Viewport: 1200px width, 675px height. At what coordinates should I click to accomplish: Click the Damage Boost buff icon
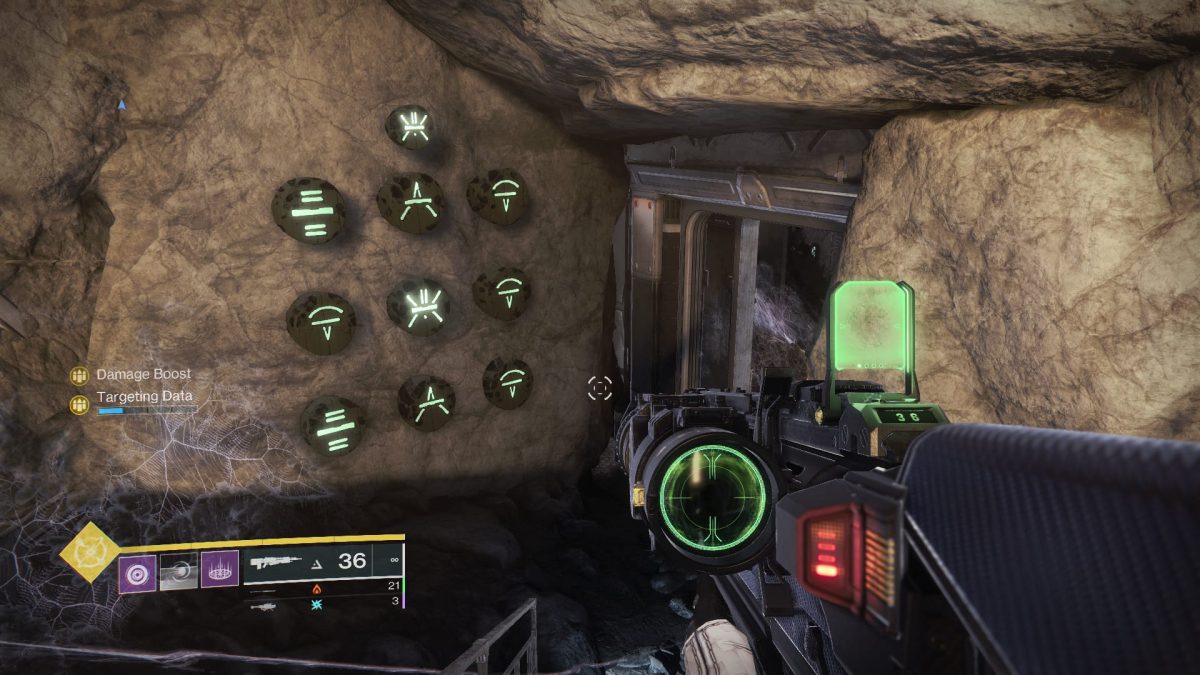(x=79, y=375)
